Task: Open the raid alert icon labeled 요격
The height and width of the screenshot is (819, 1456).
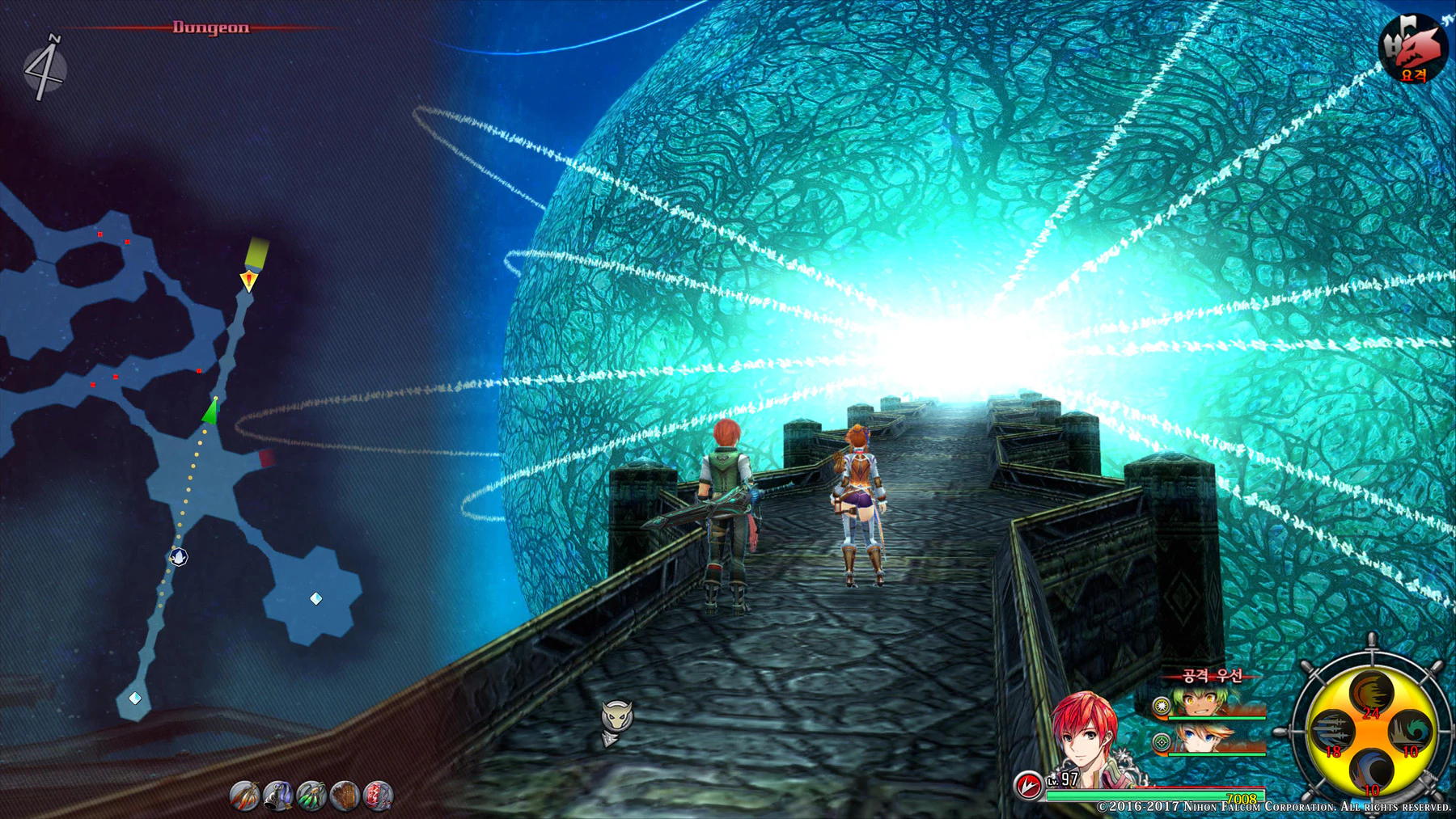Action: [x=1412, y=49]
